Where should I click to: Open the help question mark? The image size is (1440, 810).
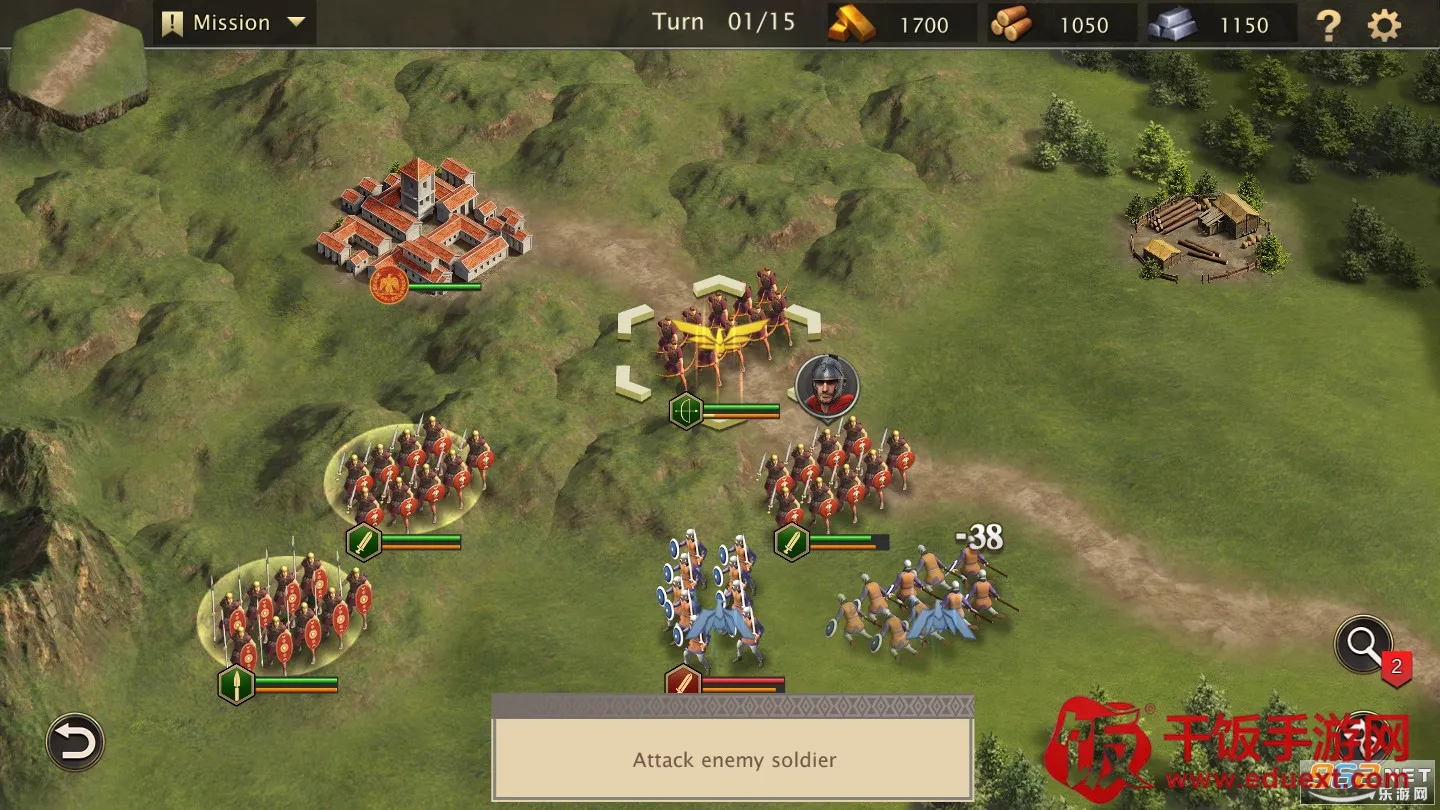pyautogui.click(x=1328, y=25)
